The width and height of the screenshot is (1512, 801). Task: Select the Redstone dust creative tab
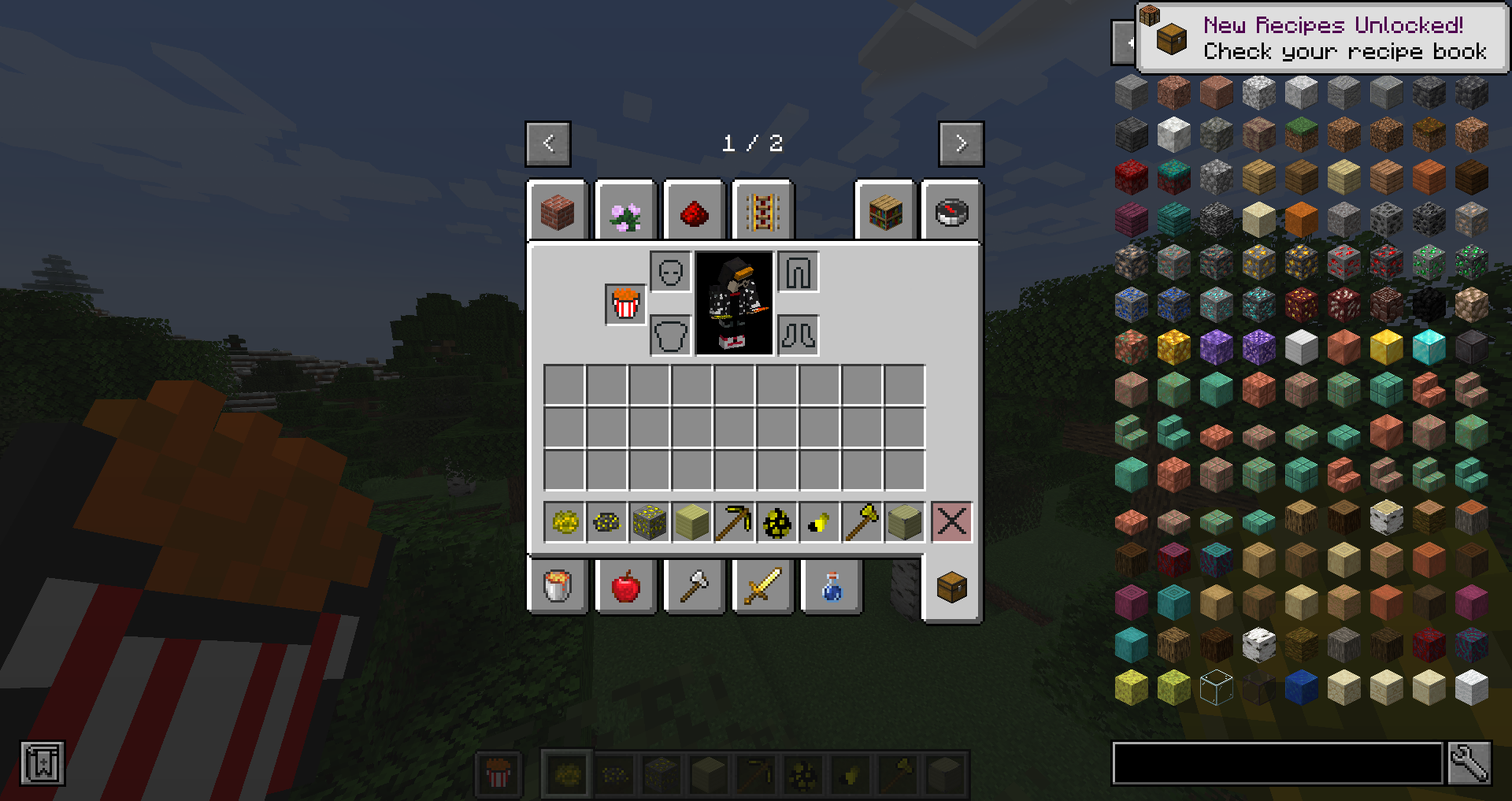click(x=694, y=211)
